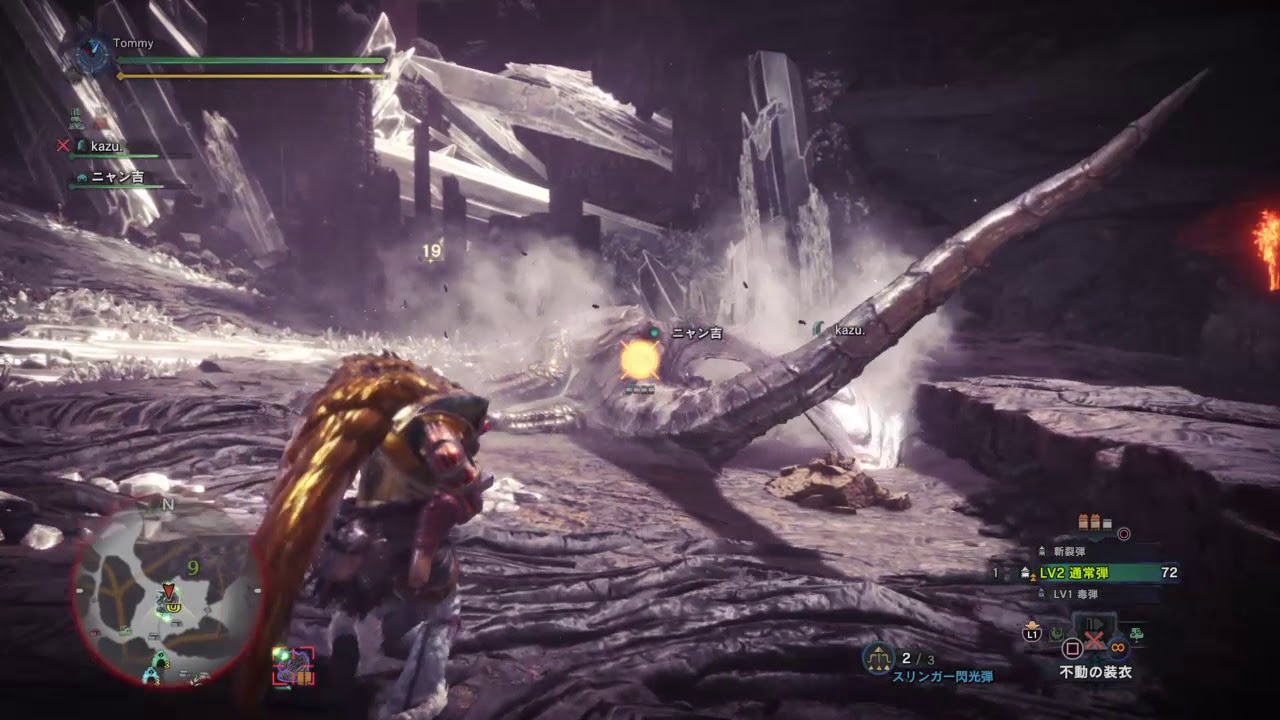Open the circular area minimap
This screenshot has height=720, width=1280.
coord(167,597)
